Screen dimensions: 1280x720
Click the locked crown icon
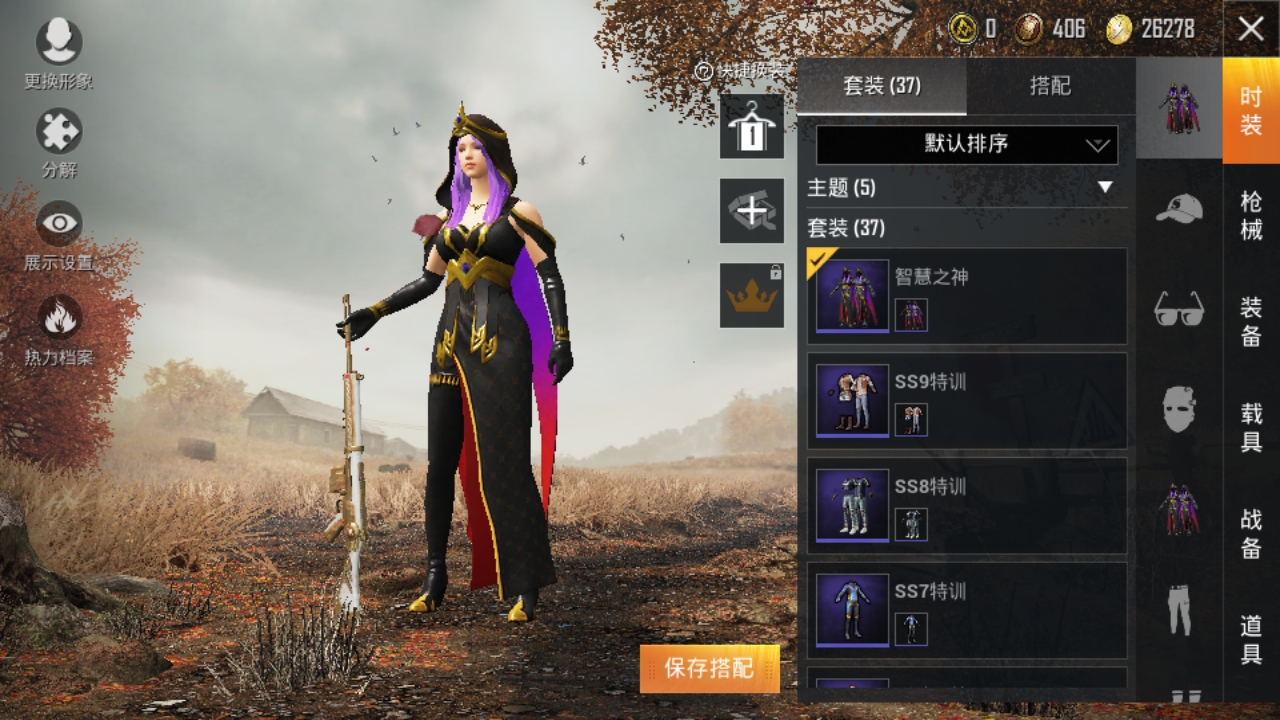tap(751, 295)
